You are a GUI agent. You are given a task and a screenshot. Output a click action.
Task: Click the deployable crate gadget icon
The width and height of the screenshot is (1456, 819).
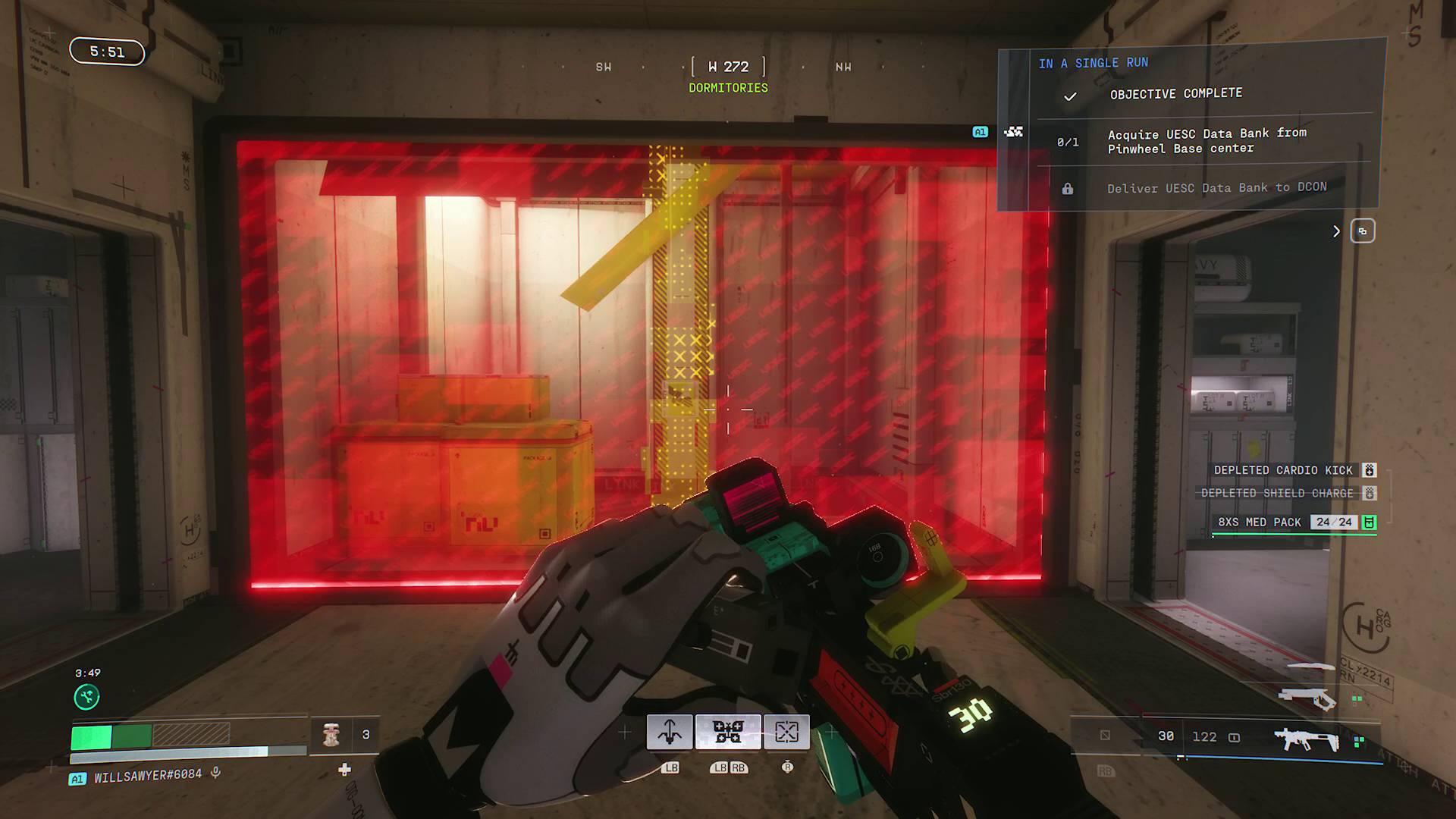(x=788, y=733)
